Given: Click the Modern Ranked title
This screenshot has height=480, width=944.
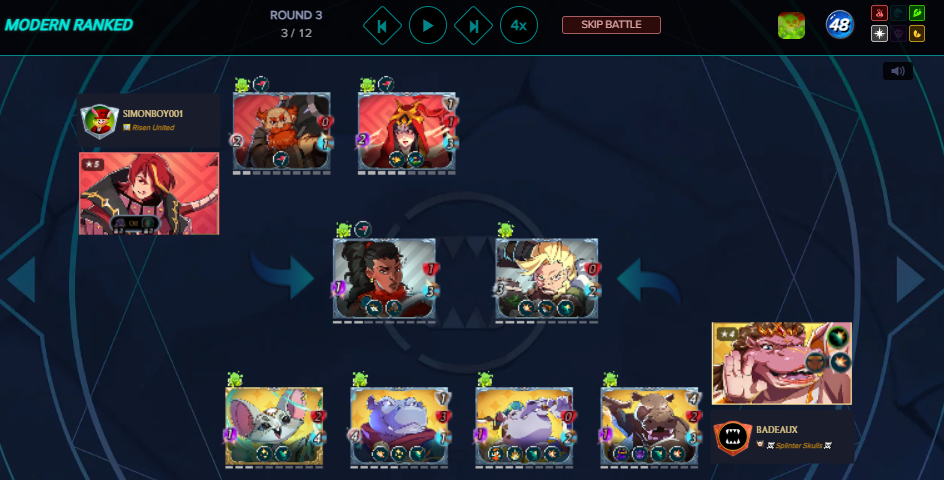Looking at the screenshot, I should [69, 25].
